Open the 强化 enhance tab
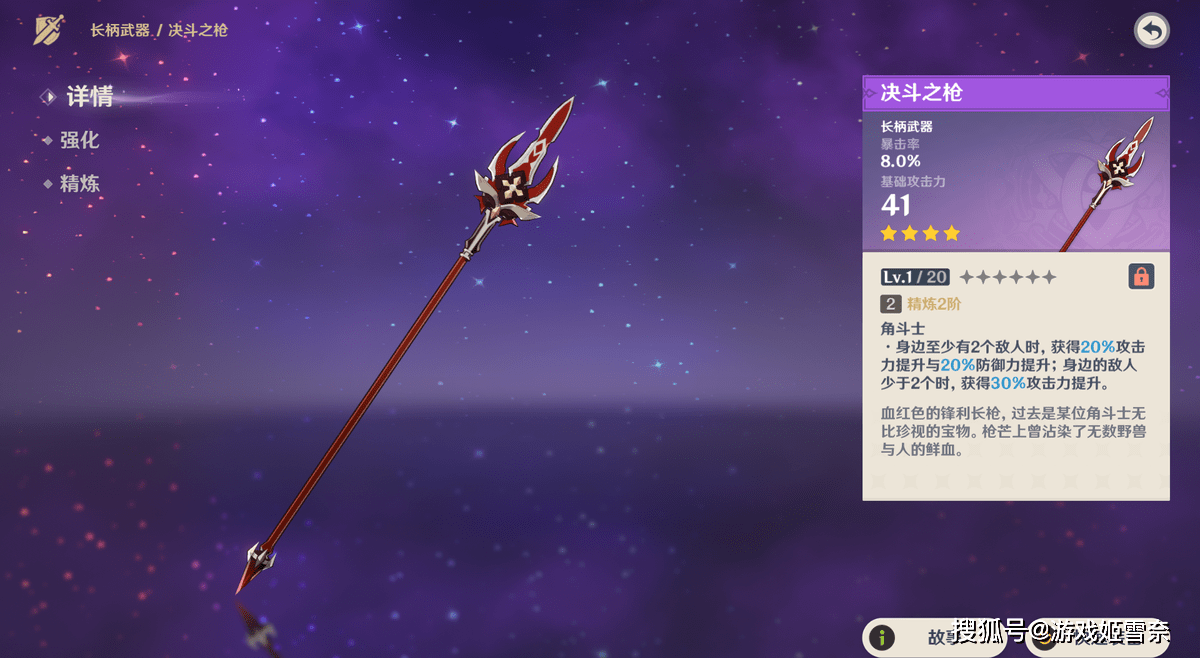The height and width of the screenshot is (658, 1200). (78, 141)
